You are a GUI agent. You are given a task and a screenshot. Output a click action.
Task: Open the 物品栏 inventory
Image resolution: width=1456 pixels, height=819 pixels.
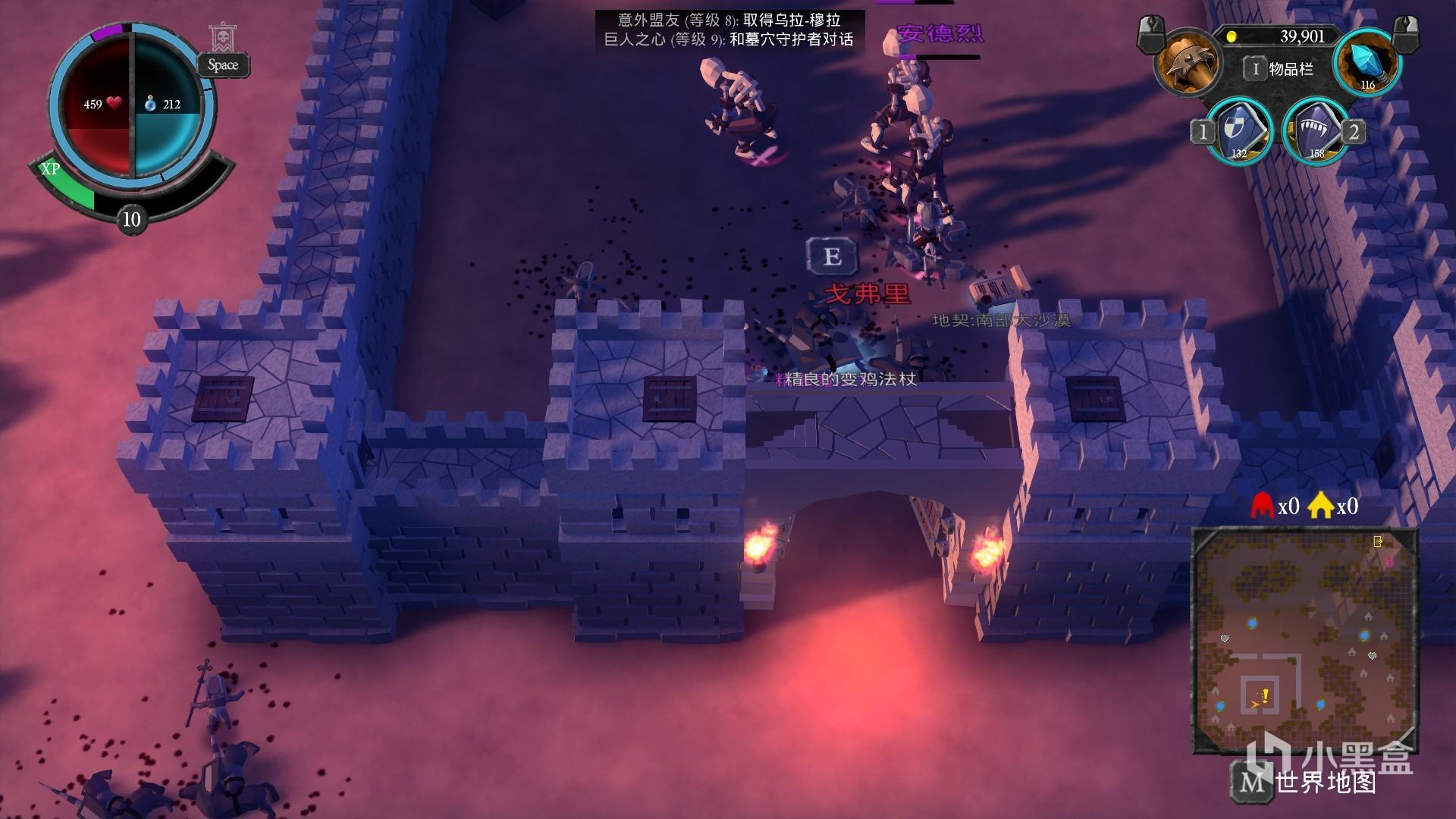point(1280,69)
